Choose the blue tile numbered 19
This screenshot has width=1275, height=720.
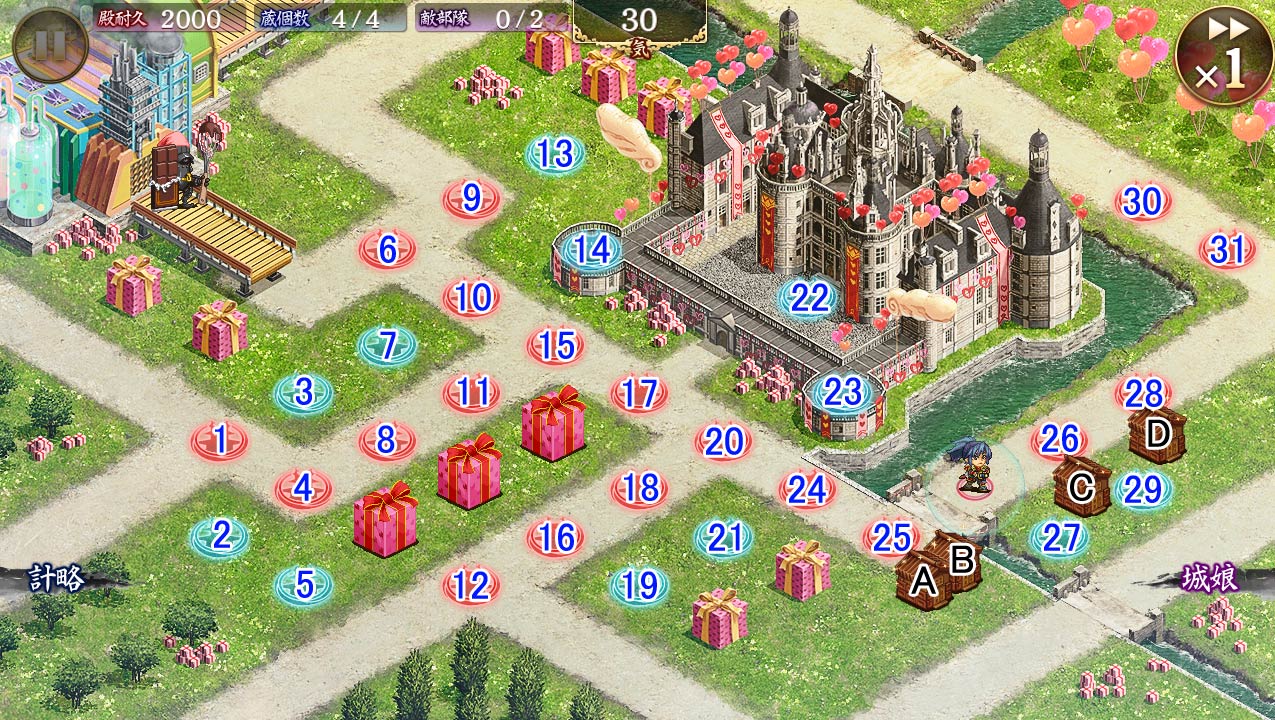pyautogui.click(x=639, y=585)
